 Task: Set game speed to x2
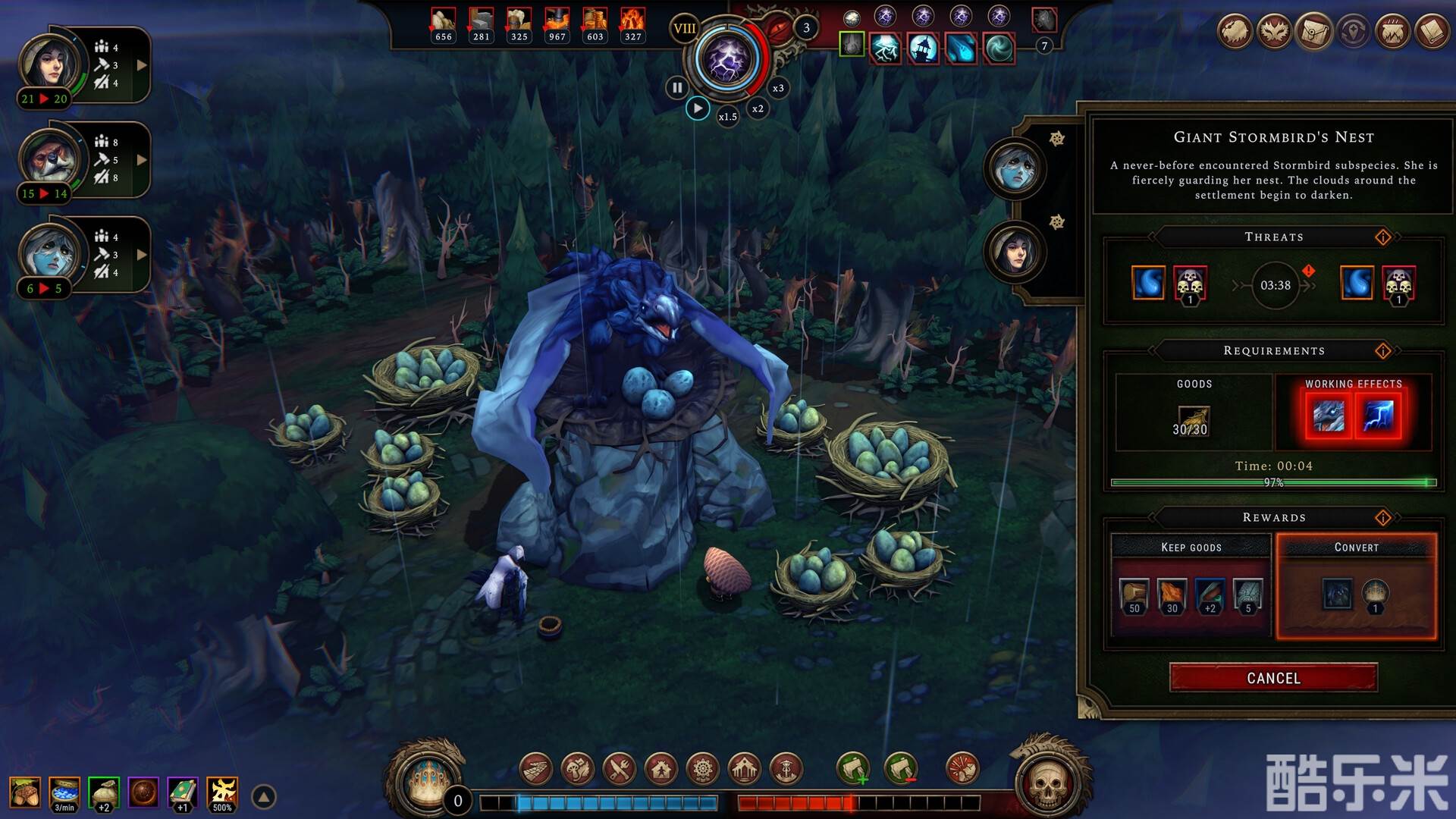(x=758, y=108)
